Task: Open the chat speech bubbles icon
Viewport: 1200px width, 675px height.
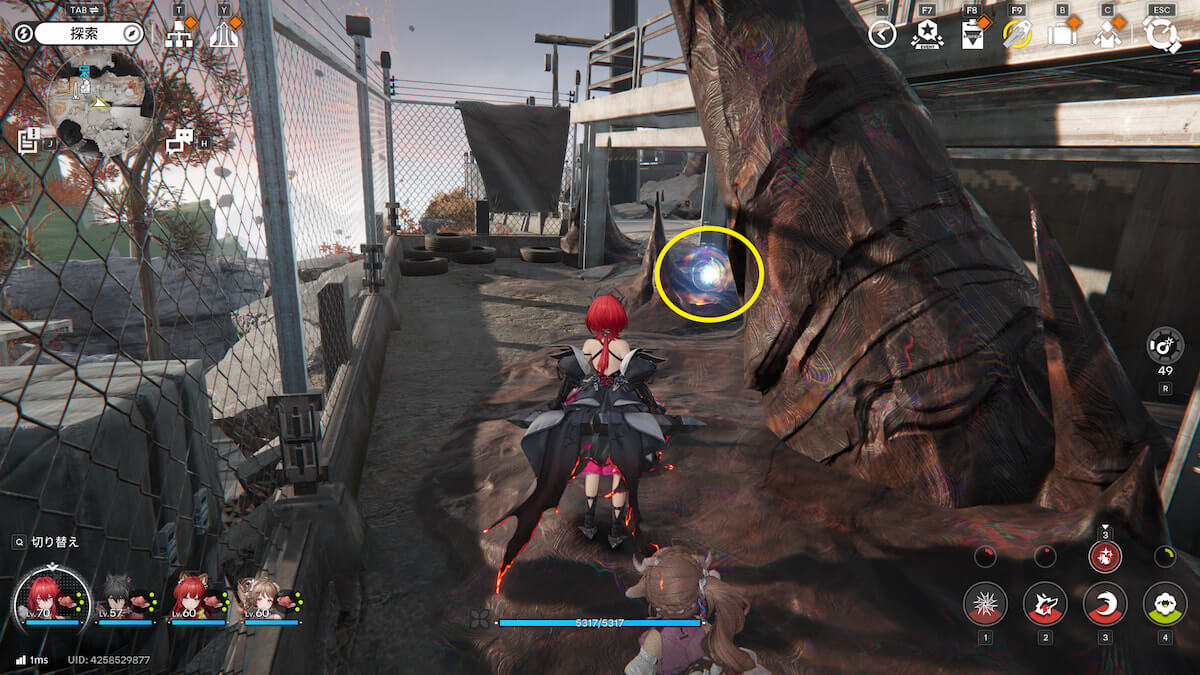Action: (180, 141)
